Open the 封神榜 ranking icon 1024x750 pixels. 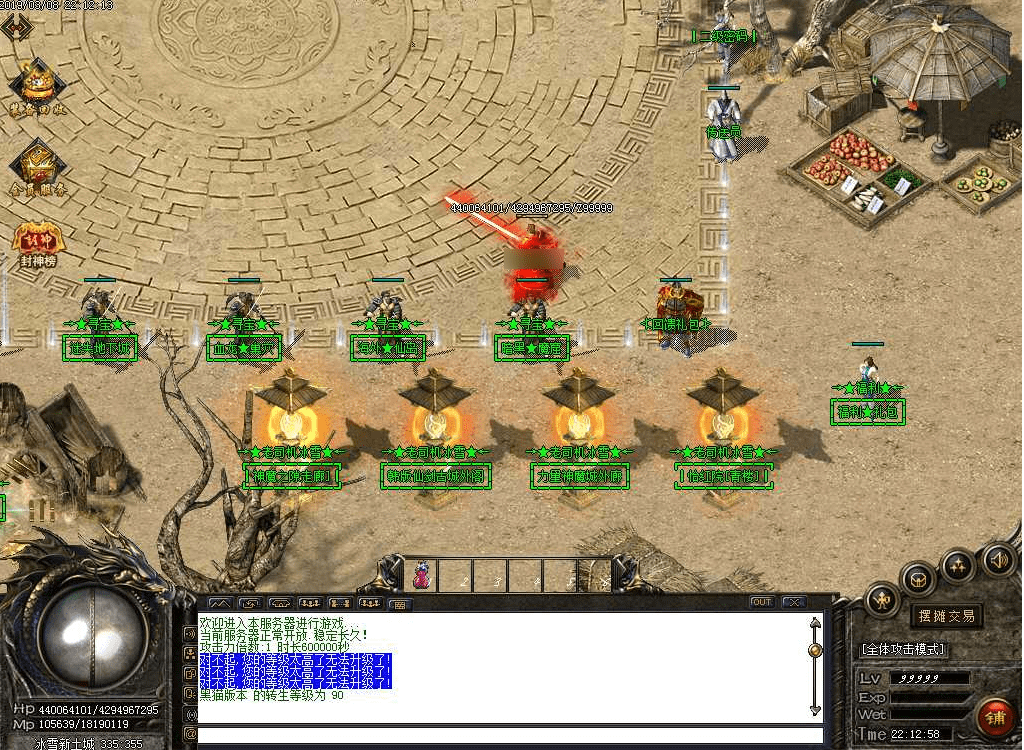37,243
